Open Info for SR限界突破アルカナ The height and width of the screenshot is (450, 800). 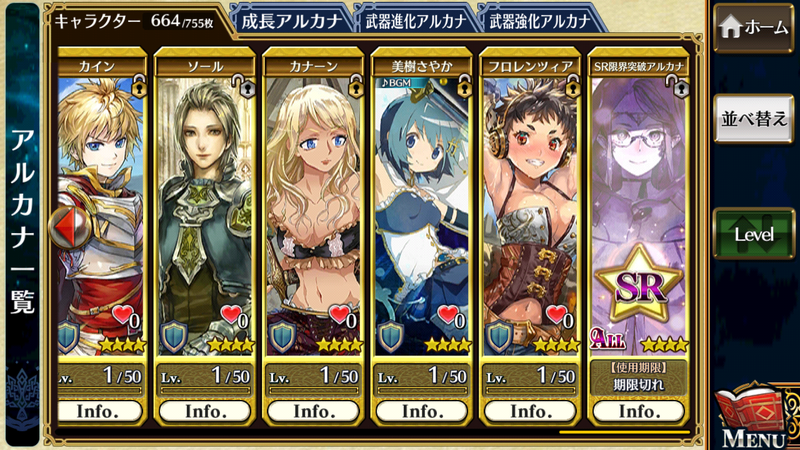tap(637, 411)
